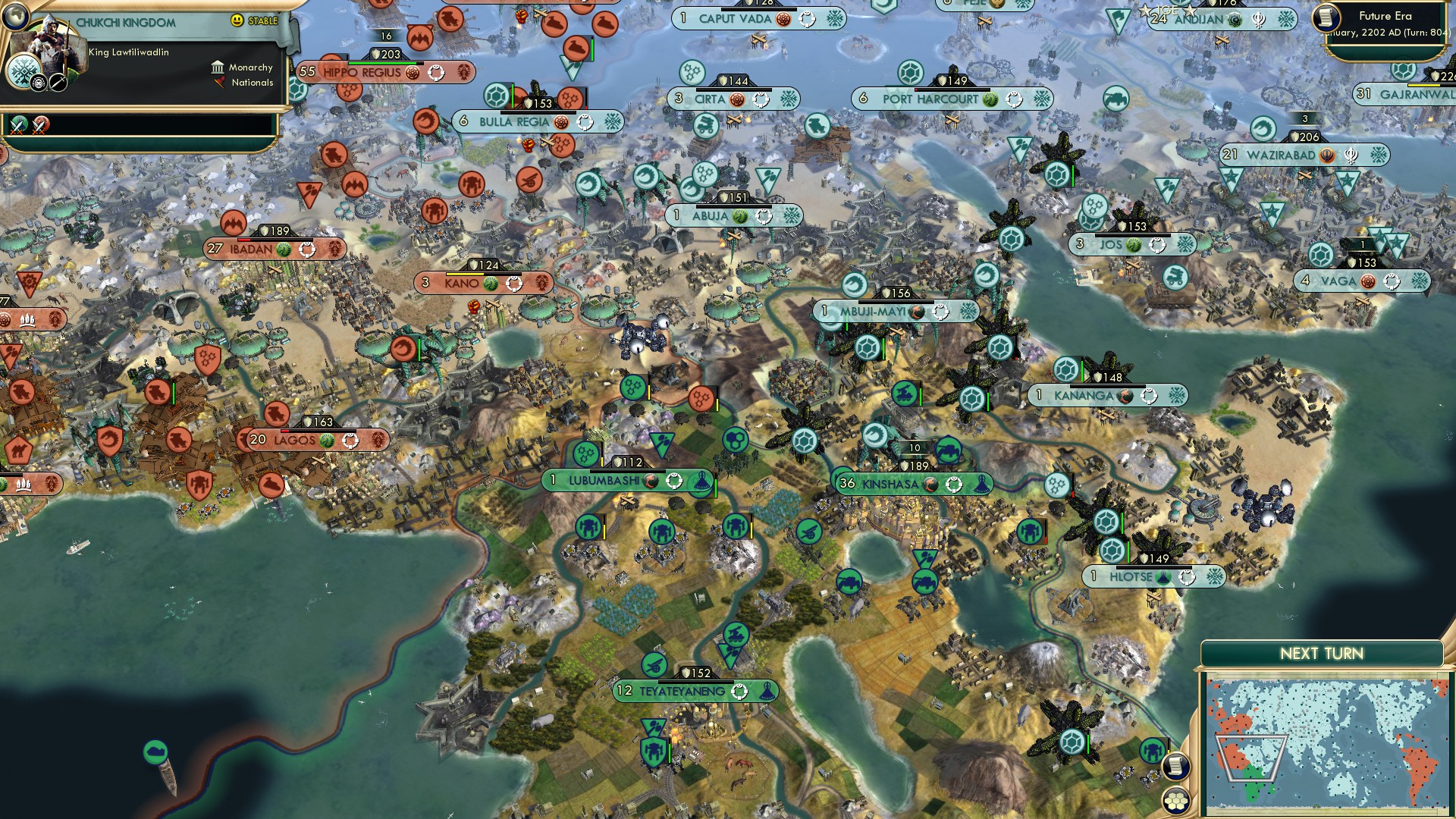The width and height of the screenshot is (1456, 819).
Task: Open the Kinshasa city banner
Action: click(x=890, y=484)
